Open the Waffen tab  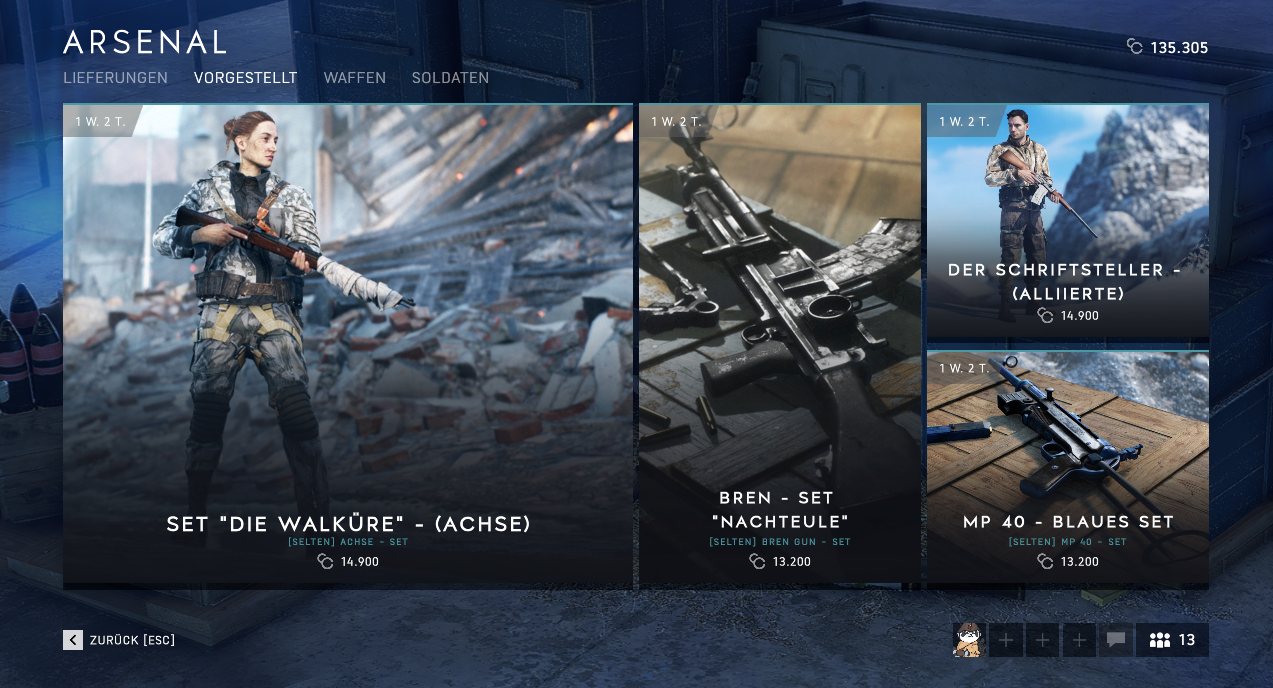click(354, 78)
